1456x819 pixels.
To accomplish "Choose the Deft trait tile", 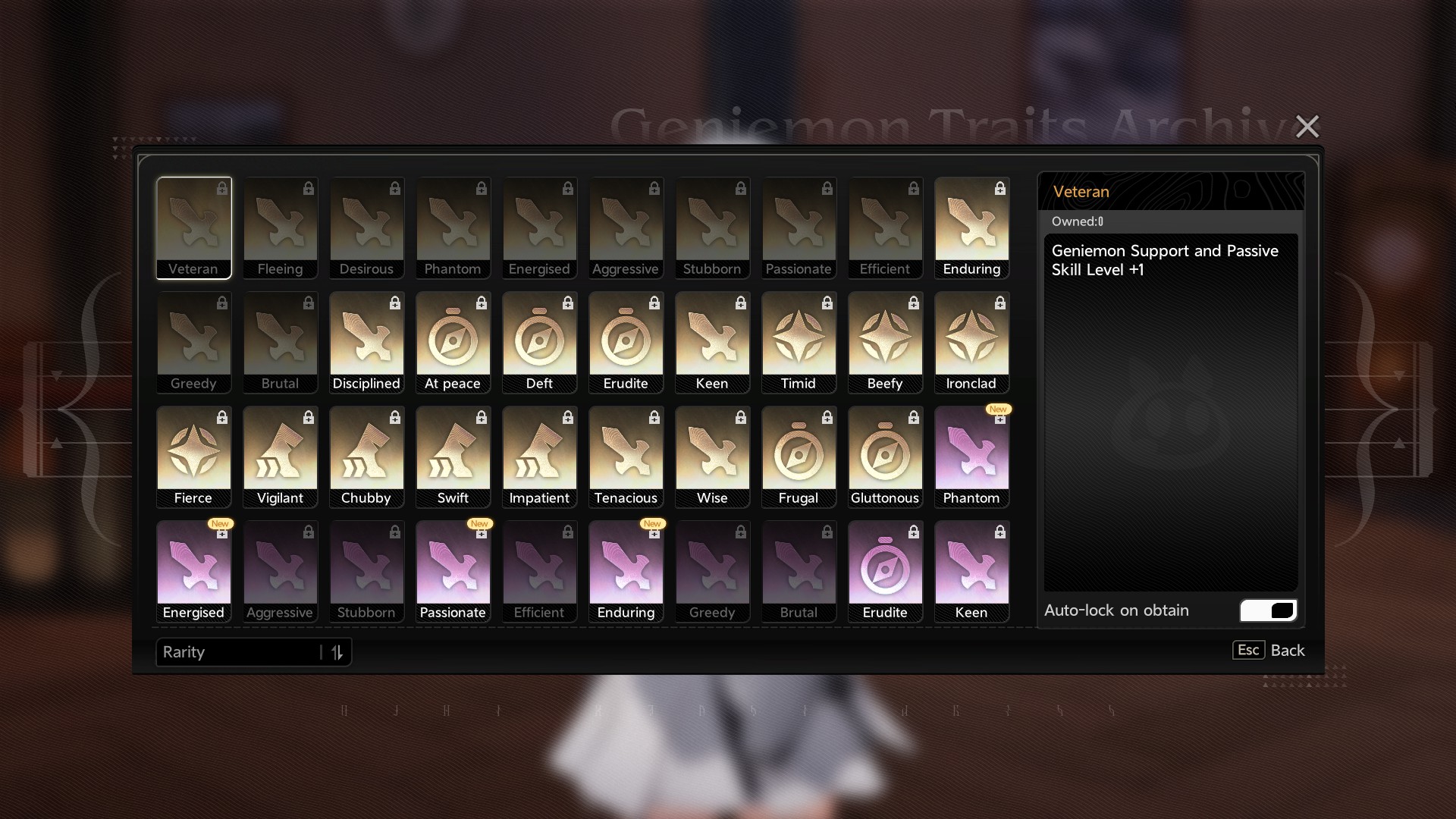I will 540,342.
